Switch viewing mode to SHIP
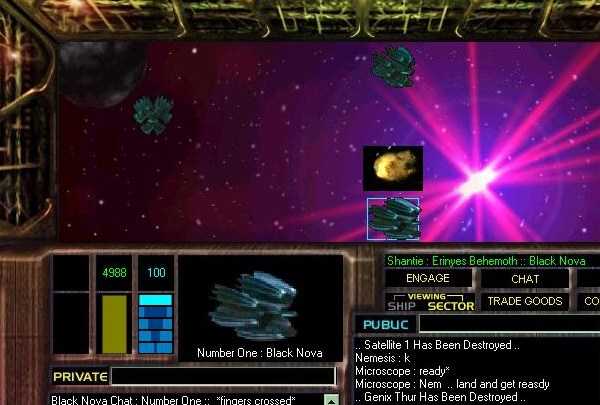 pos(400,305)
